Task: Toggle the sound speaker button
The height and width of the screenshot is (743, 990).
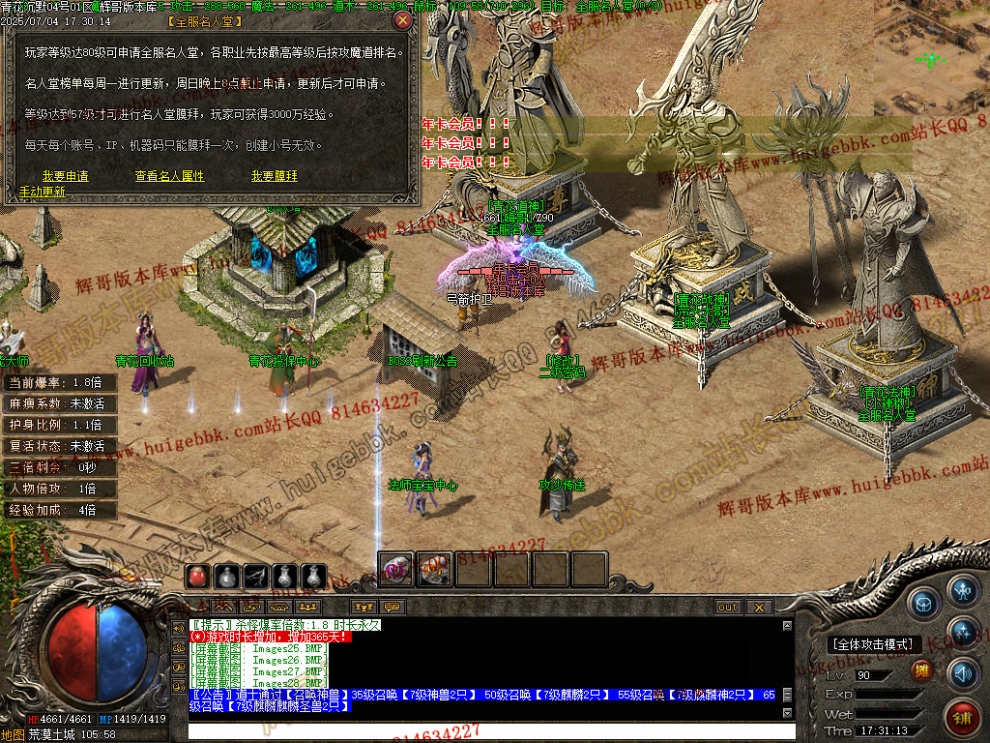Action: pyautogui.click(x=964, y=671)
